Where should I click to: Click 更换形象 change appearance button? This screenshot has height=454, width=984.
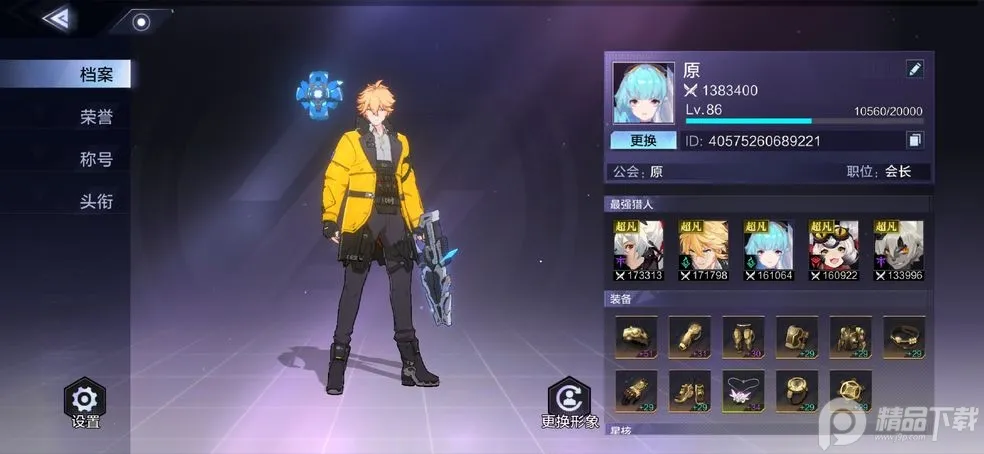coord(569,402)
